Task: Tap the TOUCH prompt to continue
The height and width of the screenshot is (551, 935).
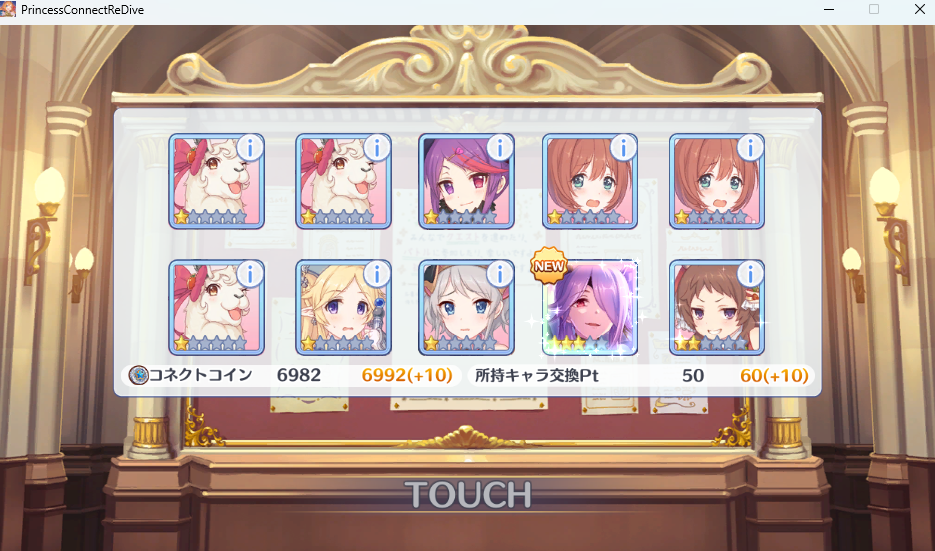Action: tap(467, 494)
